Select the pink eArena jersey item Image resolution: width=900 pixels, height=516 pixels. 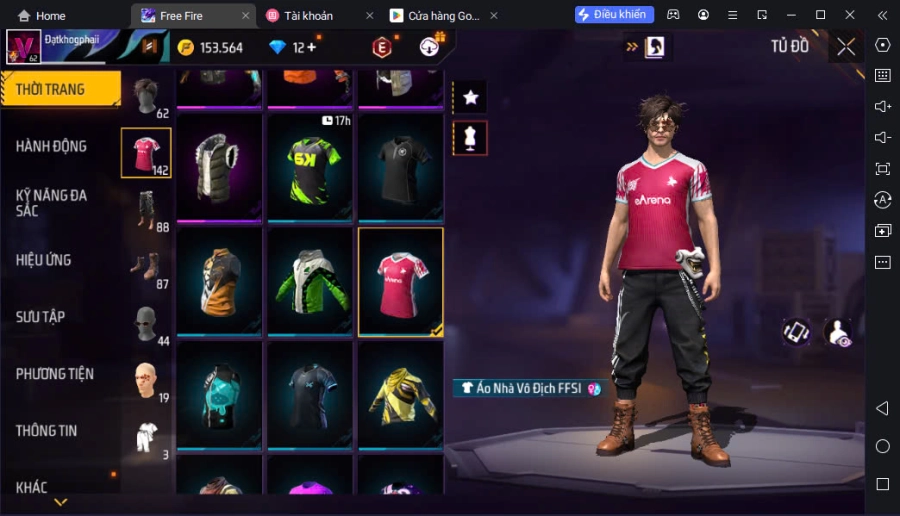(x=401, y=281)
